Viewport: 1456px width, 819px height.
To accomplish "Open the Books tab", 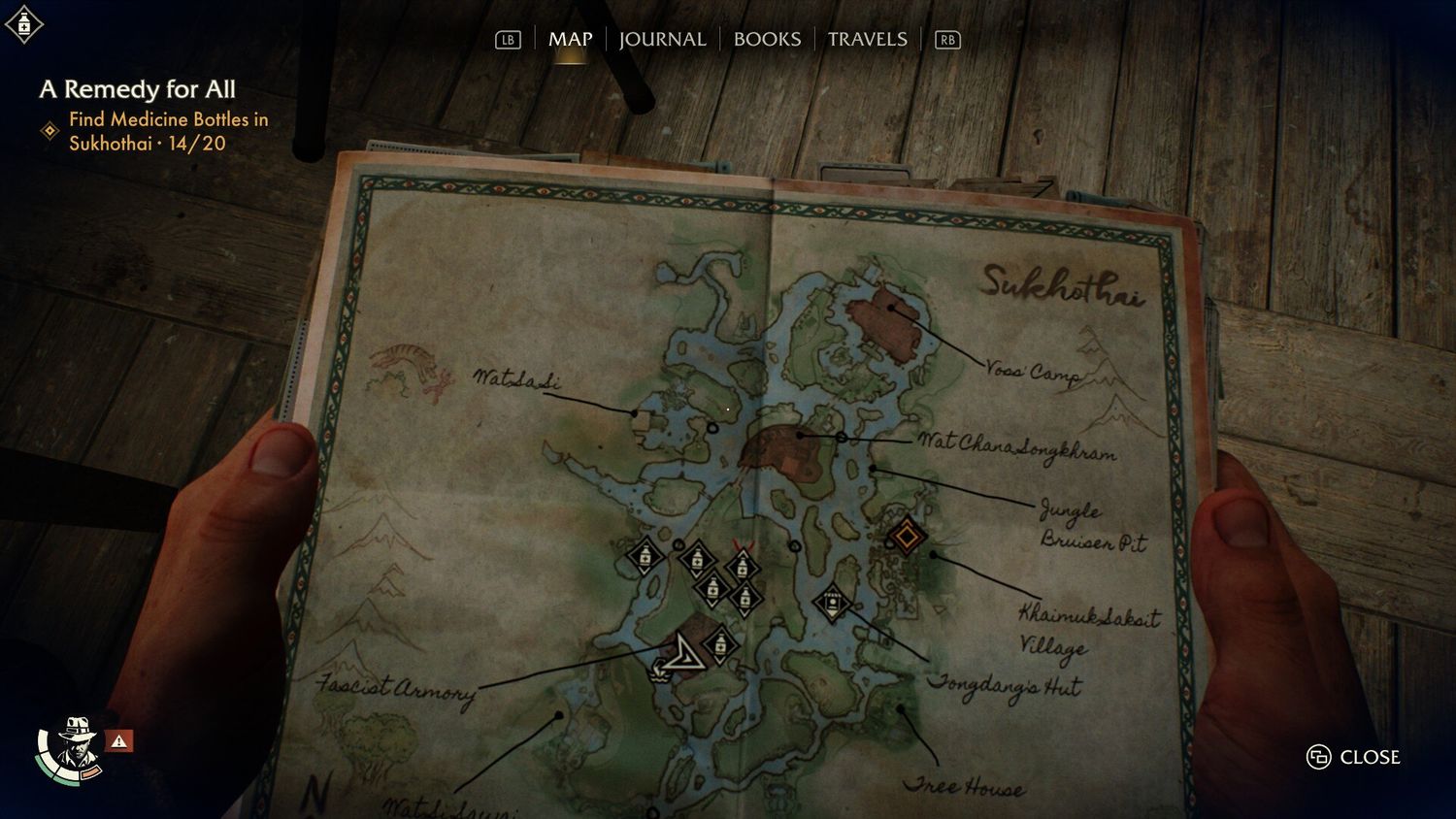I will coord(767,40).
